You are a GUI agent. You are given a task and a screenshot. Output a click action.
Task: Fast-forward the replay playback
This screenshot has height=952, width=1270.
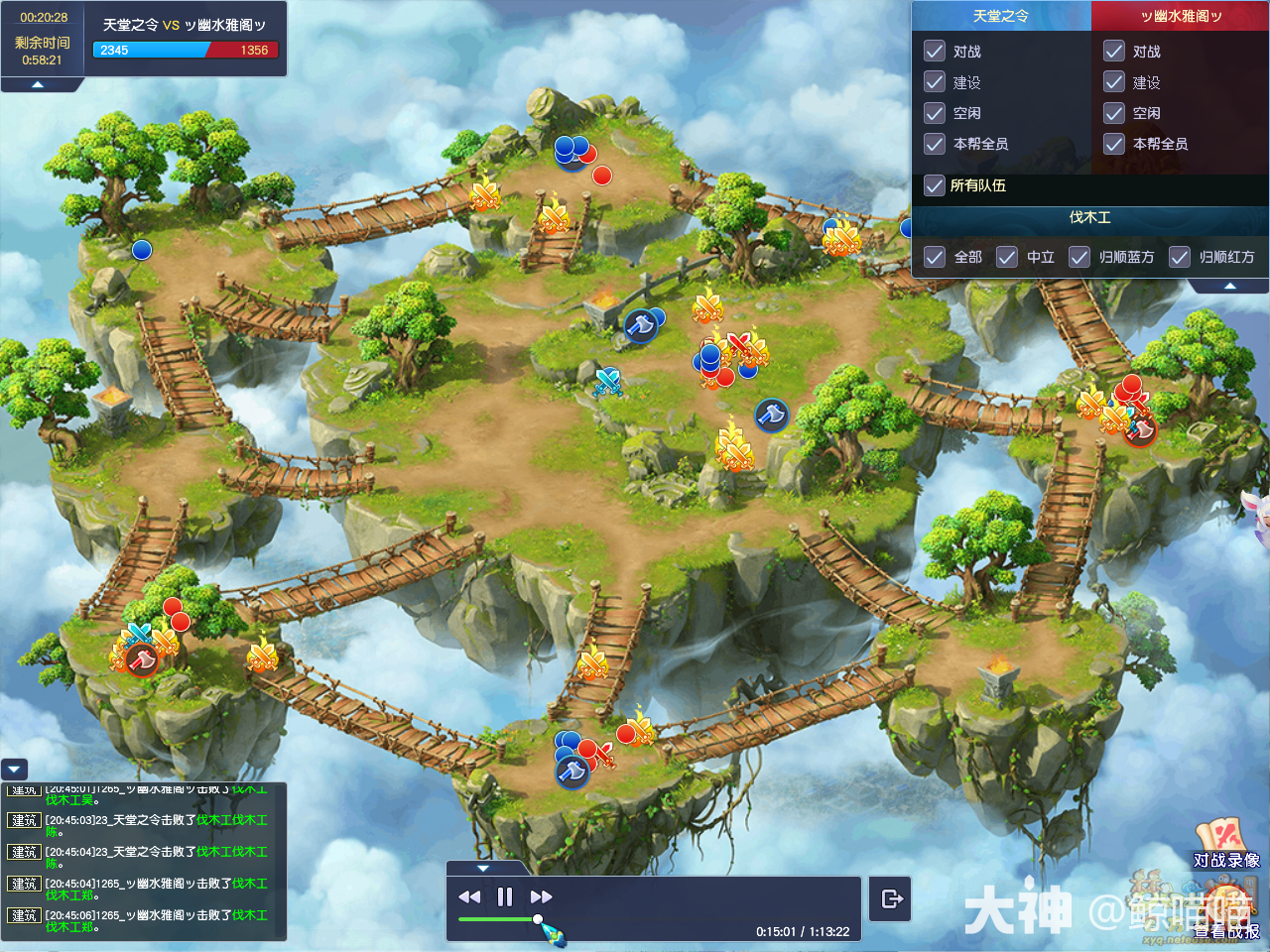[x=541, y=897]
